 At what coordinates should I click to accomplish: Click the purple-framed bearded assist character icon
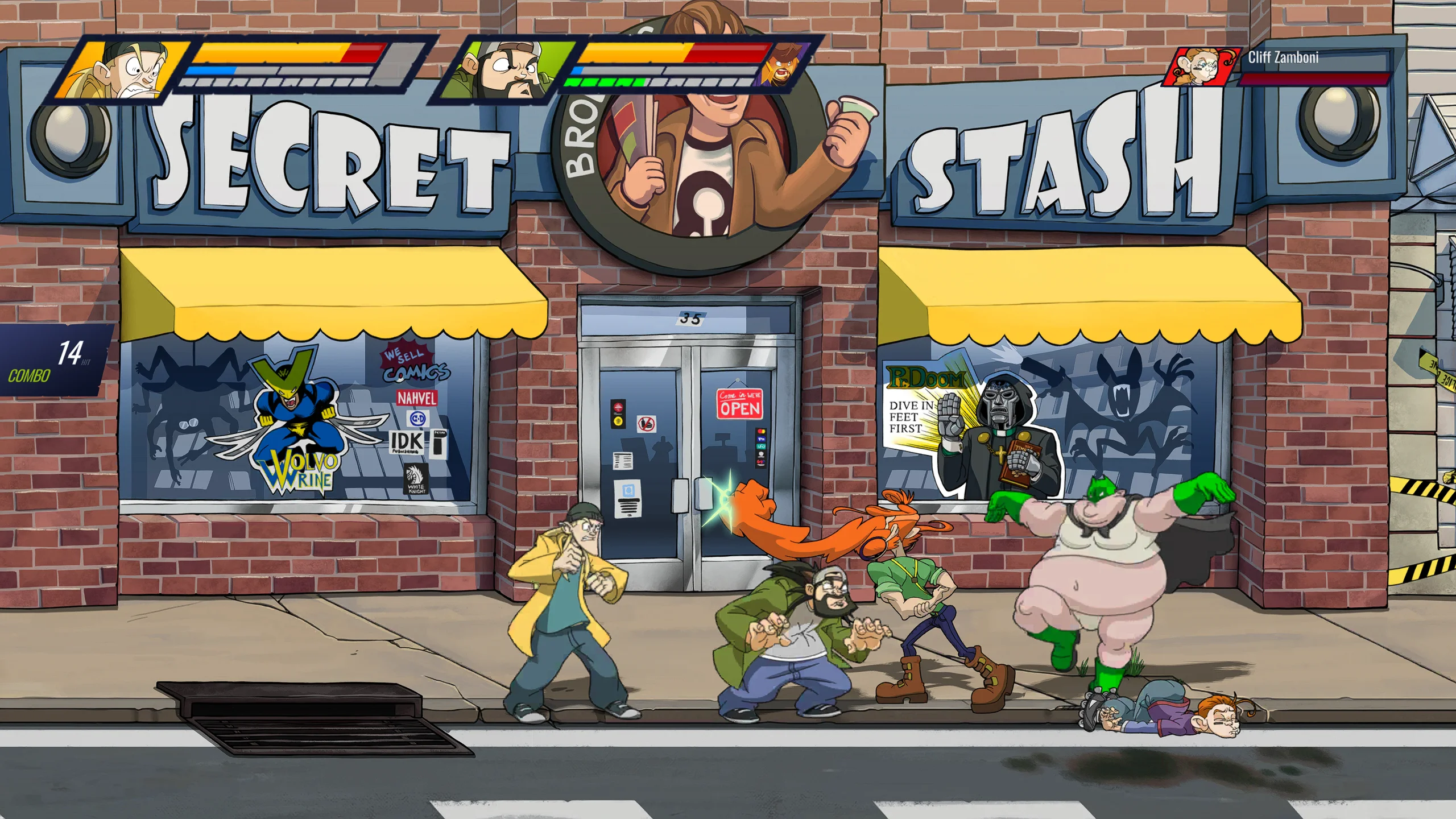click(784, 65)
